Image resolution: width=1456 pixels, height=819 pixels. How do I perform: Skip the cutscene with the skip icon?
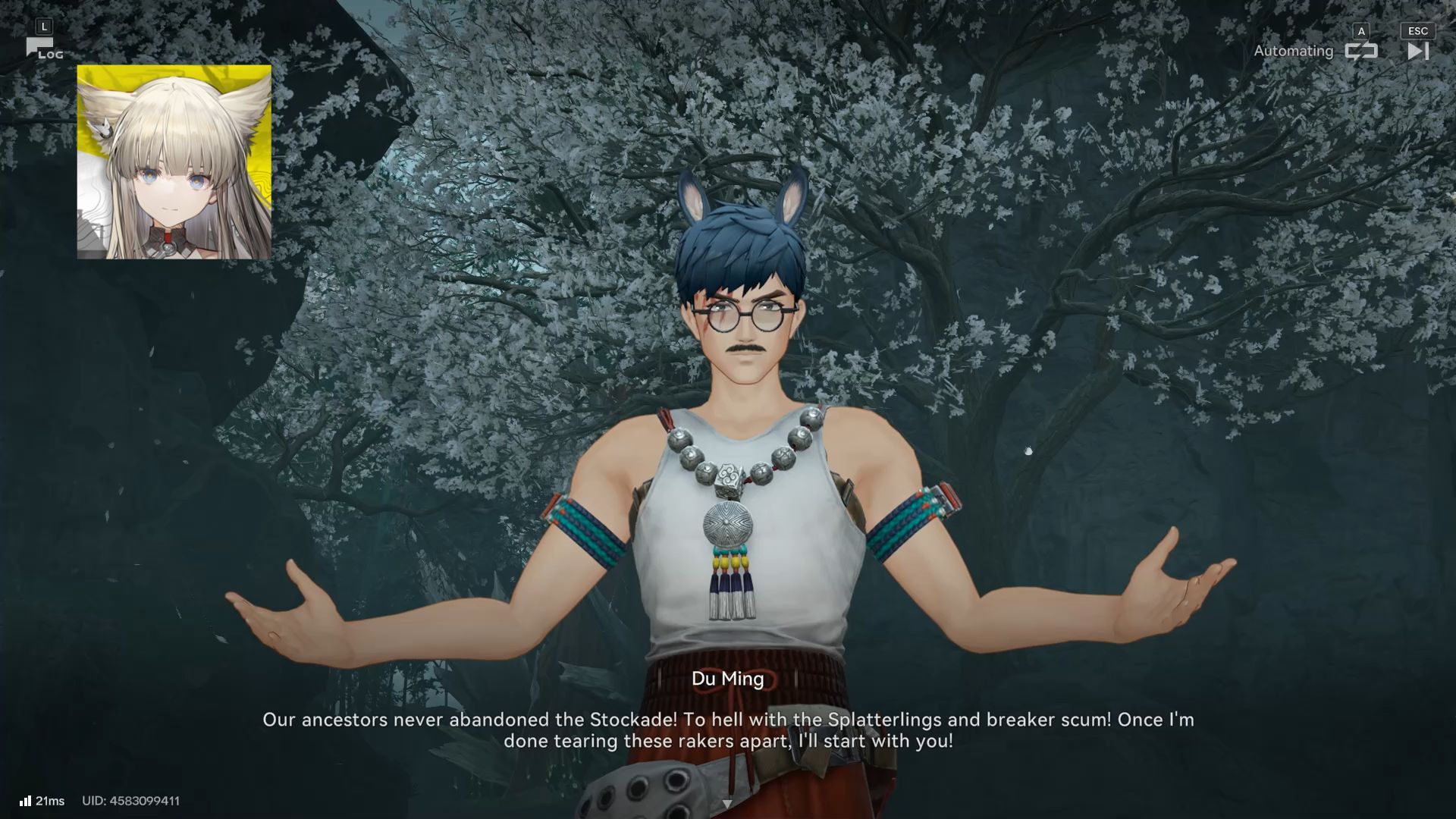point(1417,51)
